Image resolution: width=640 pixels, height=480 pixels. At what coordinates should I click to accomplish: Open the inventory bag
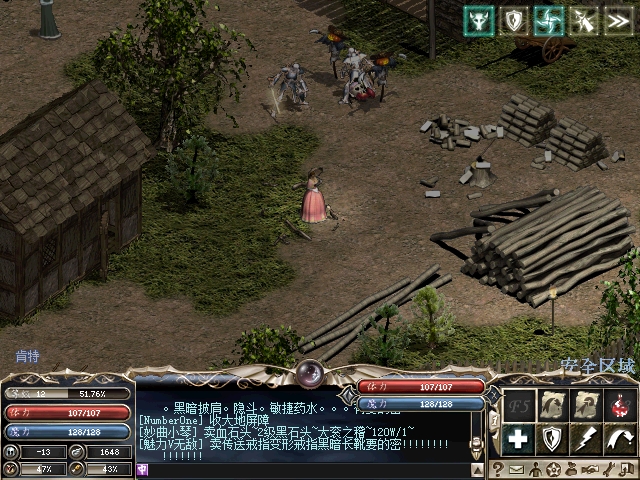[x=571, y=469]
